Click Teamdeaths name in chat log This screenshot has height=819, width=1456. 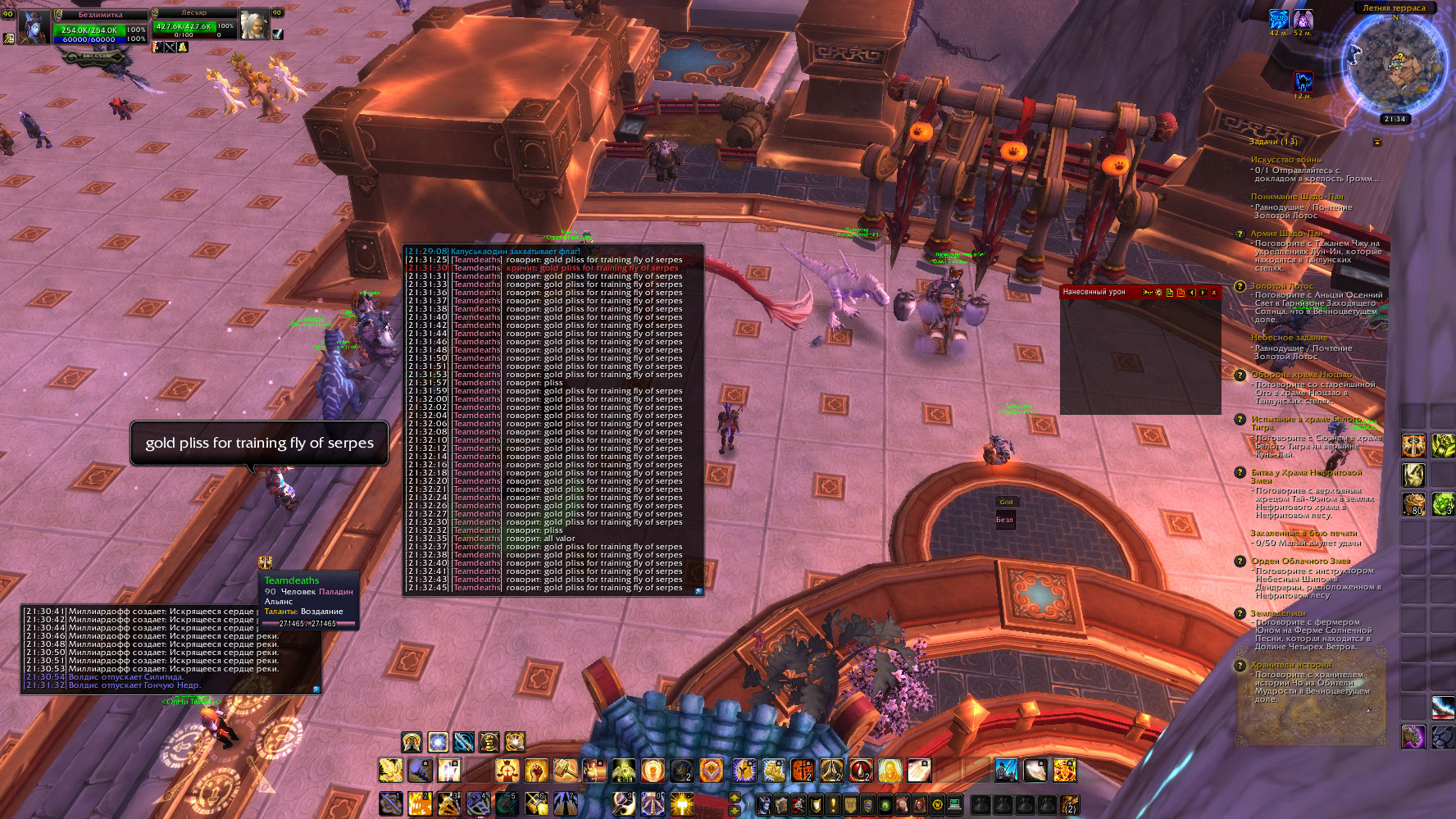pyautogui.click(x=476, y=260)
